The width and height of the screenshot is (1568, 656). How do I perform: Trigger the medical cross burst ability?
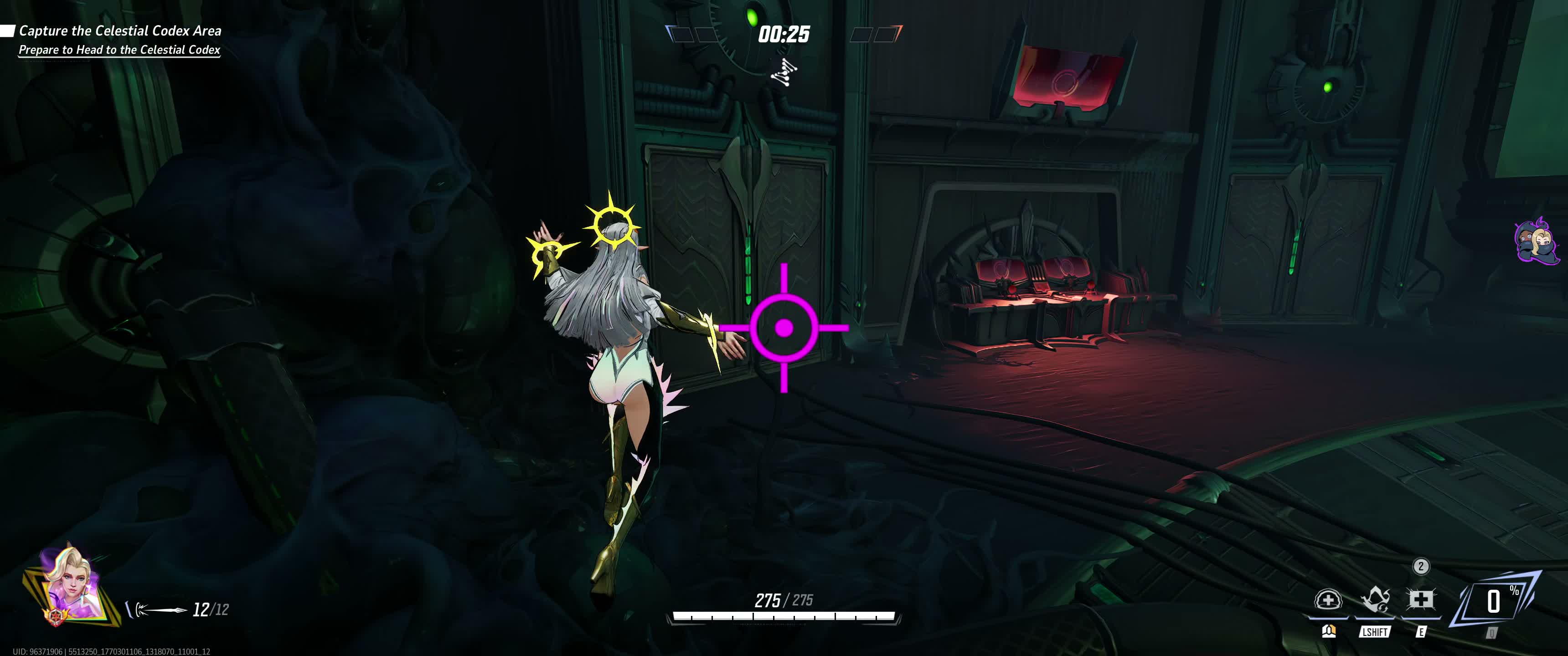(x=1421, y=601)
